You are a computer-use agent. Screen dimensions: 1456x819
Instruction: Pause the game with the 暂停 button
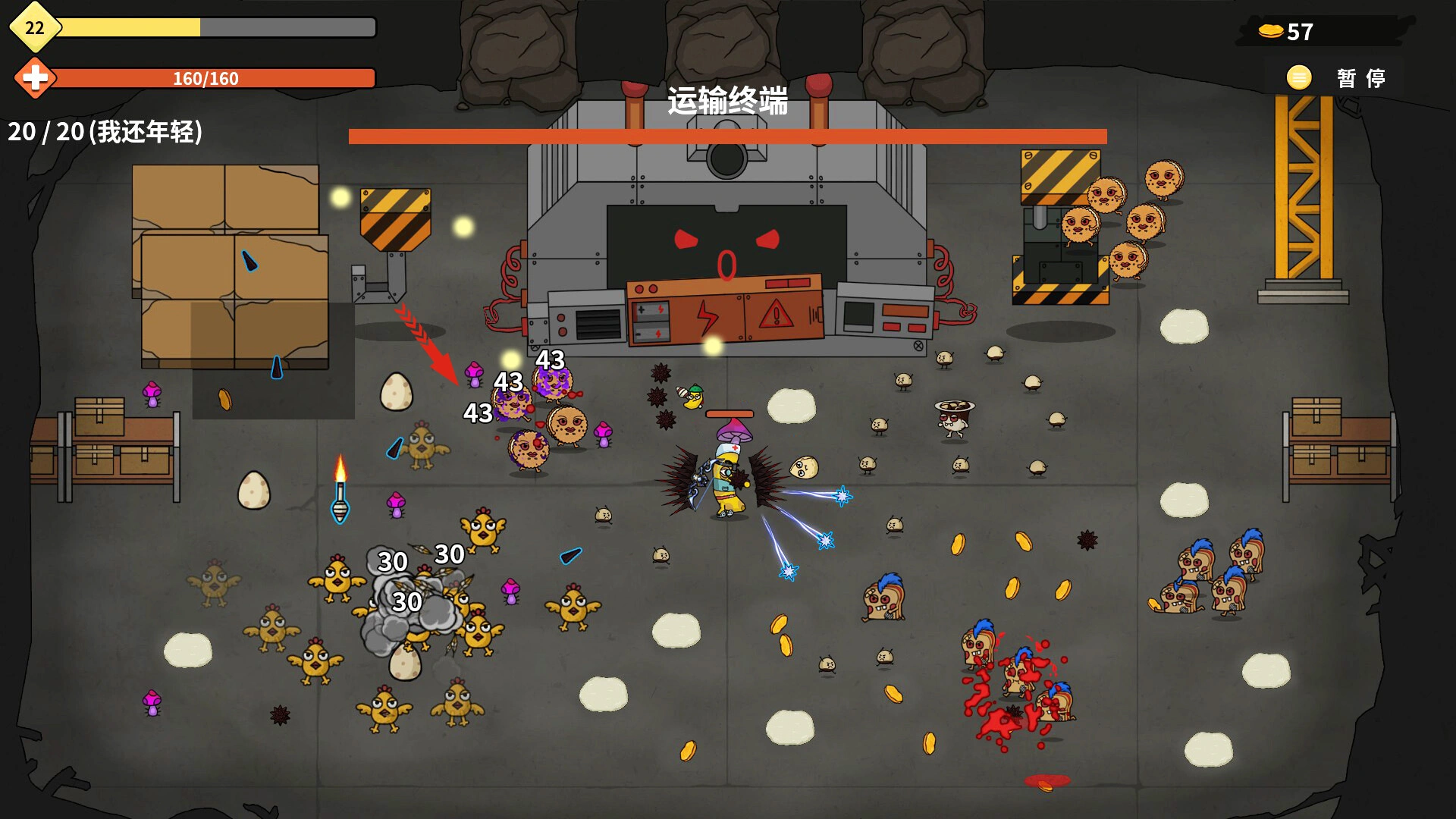click(x=1337, y=78)
